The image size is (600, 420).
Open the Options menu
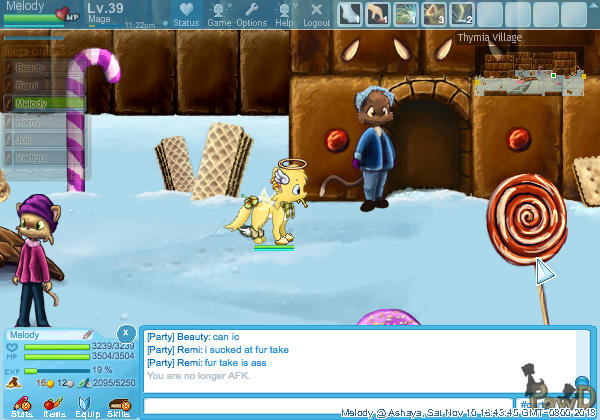click(x=251, y=14)
